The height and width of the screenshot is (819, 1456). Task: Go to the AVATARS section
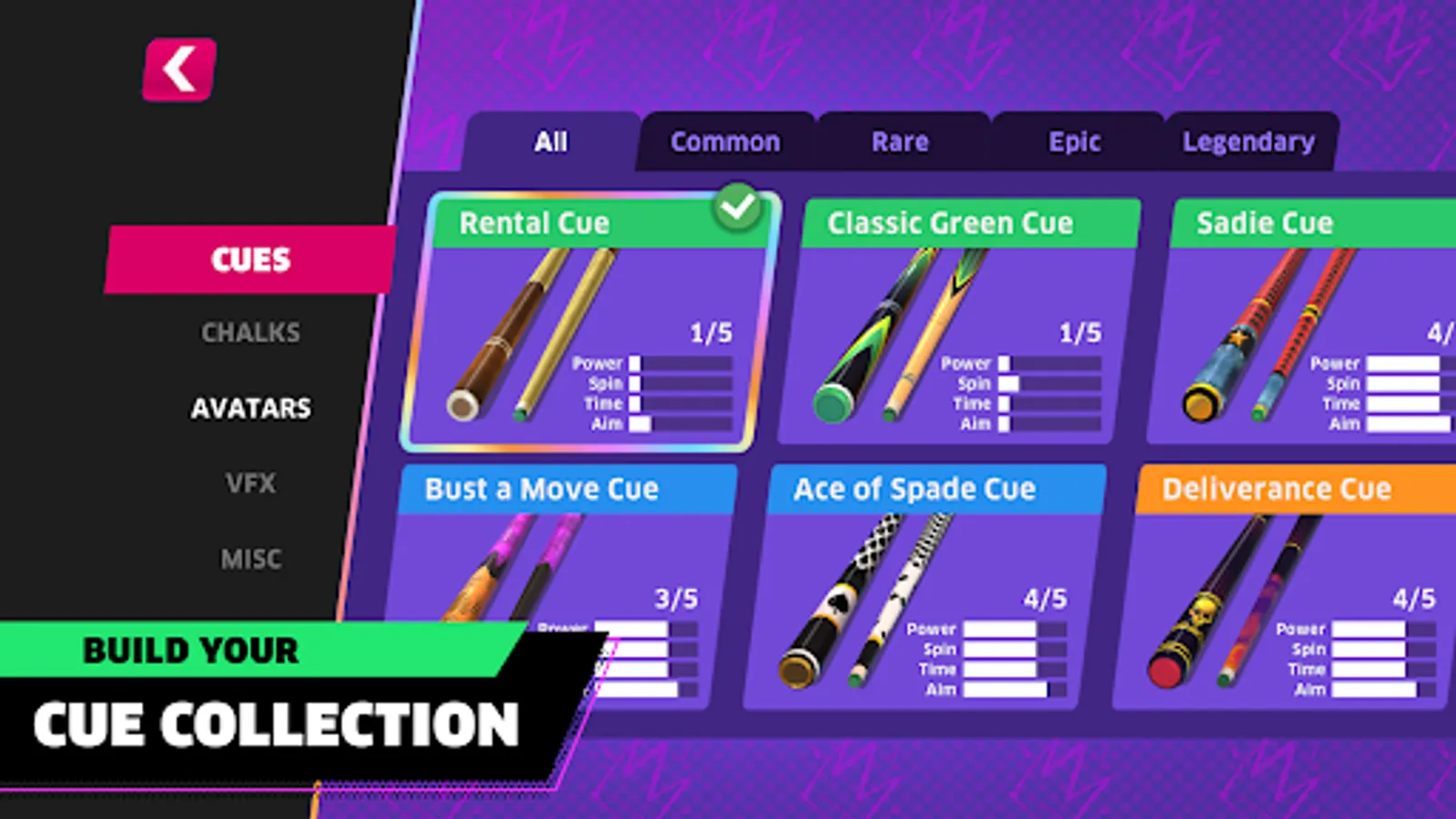(250, 409)
